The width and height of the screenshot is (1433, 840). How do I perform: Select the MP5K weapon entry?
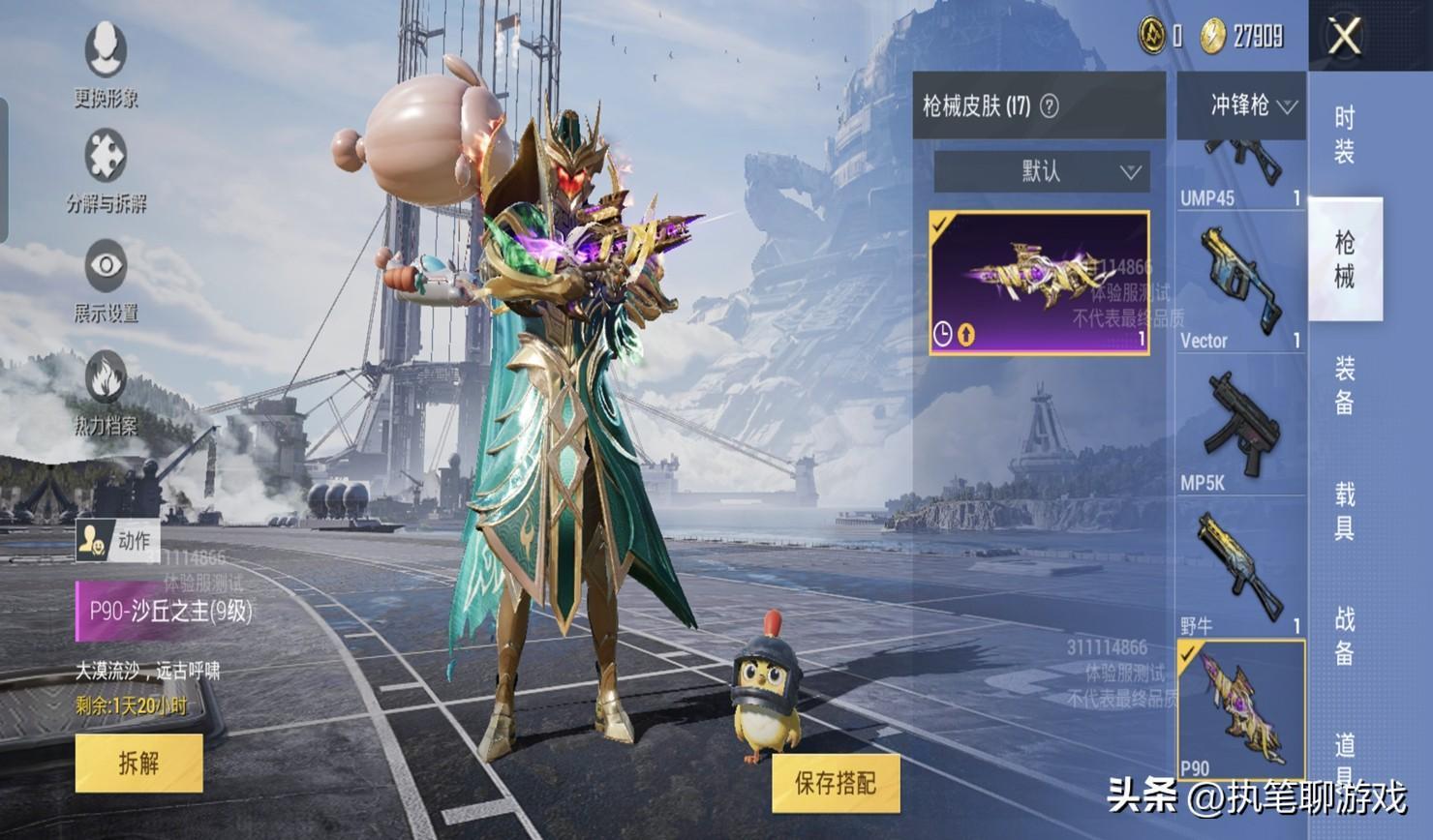[x=1240, y=426]
